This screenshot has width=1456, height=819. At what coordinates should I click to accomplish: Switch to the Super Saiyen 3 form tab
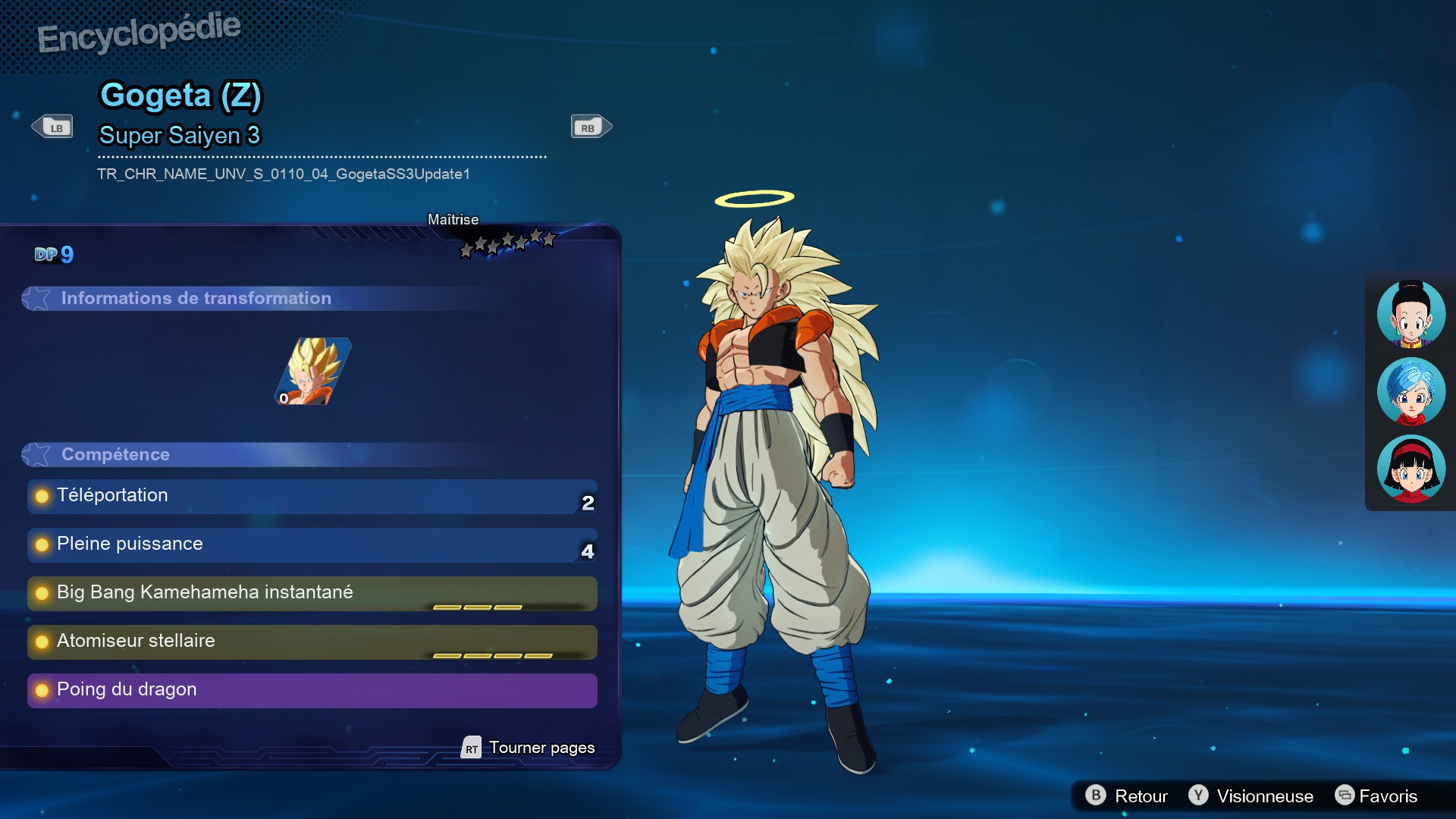point(180,136)
